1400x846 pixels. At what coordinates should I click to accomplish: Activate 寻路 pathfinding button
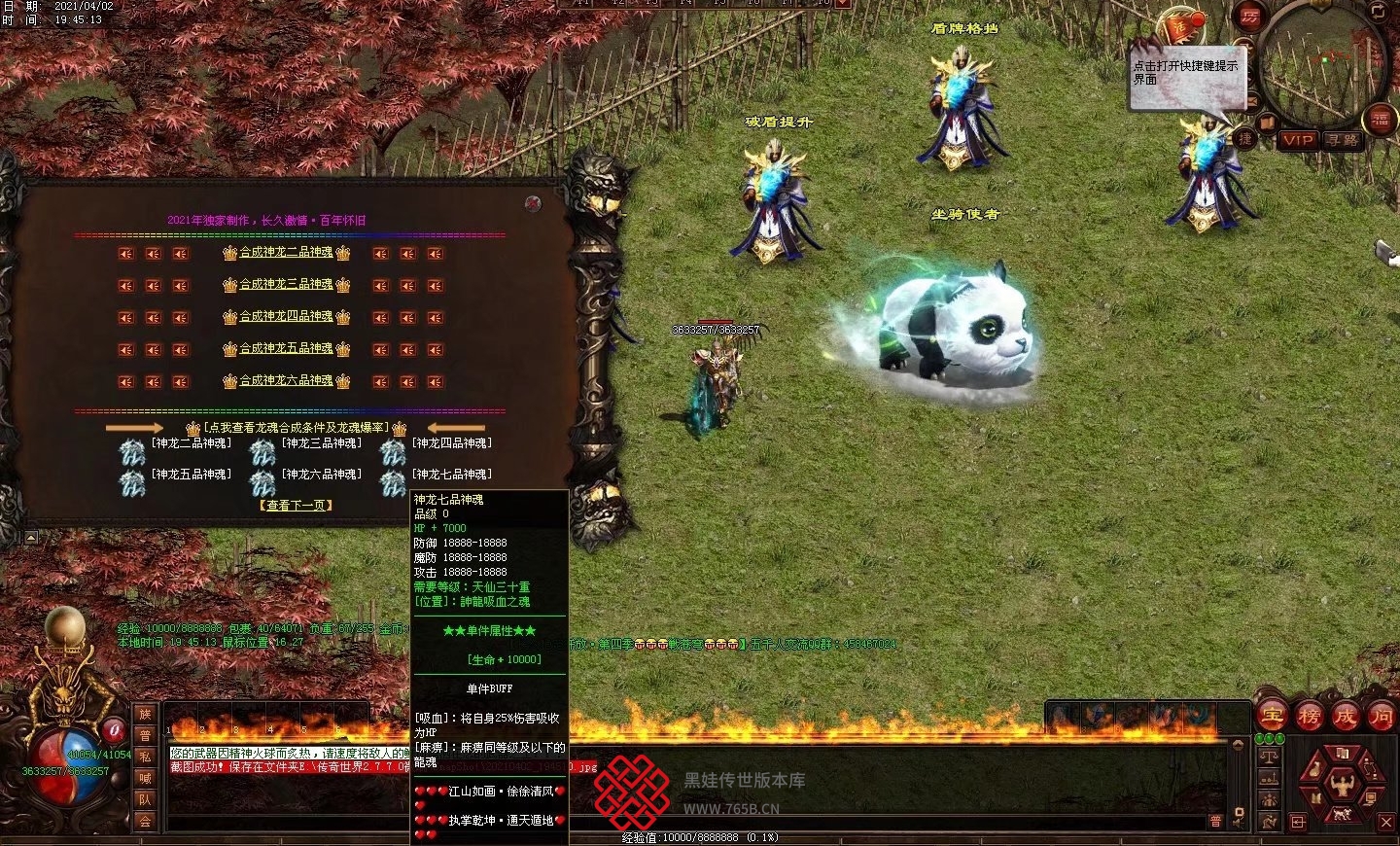point(1343,140)
